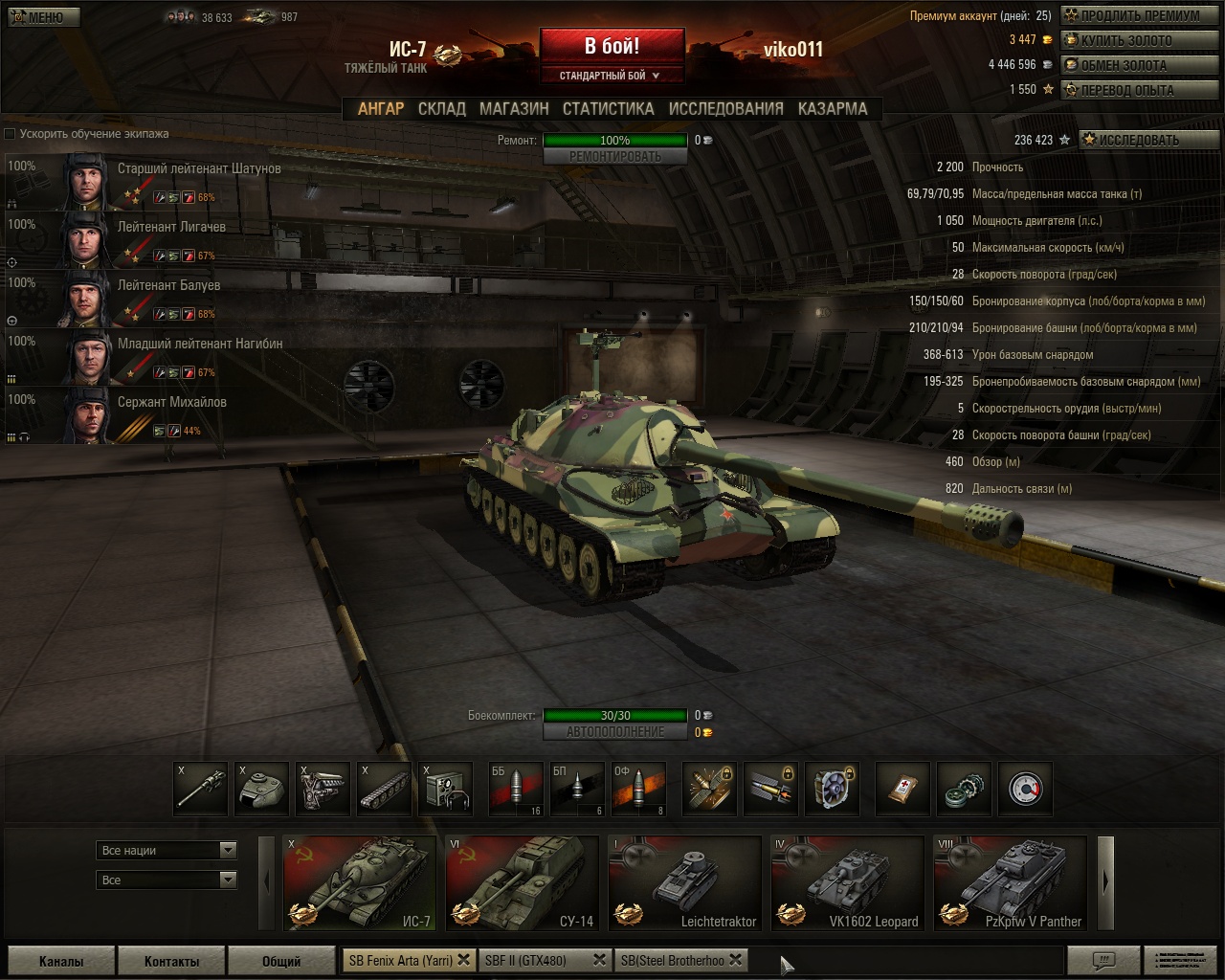1225x980 pixels.
Task: Open the Все нации dropdown
Action: pyautogui.click(x=167, y=850)
